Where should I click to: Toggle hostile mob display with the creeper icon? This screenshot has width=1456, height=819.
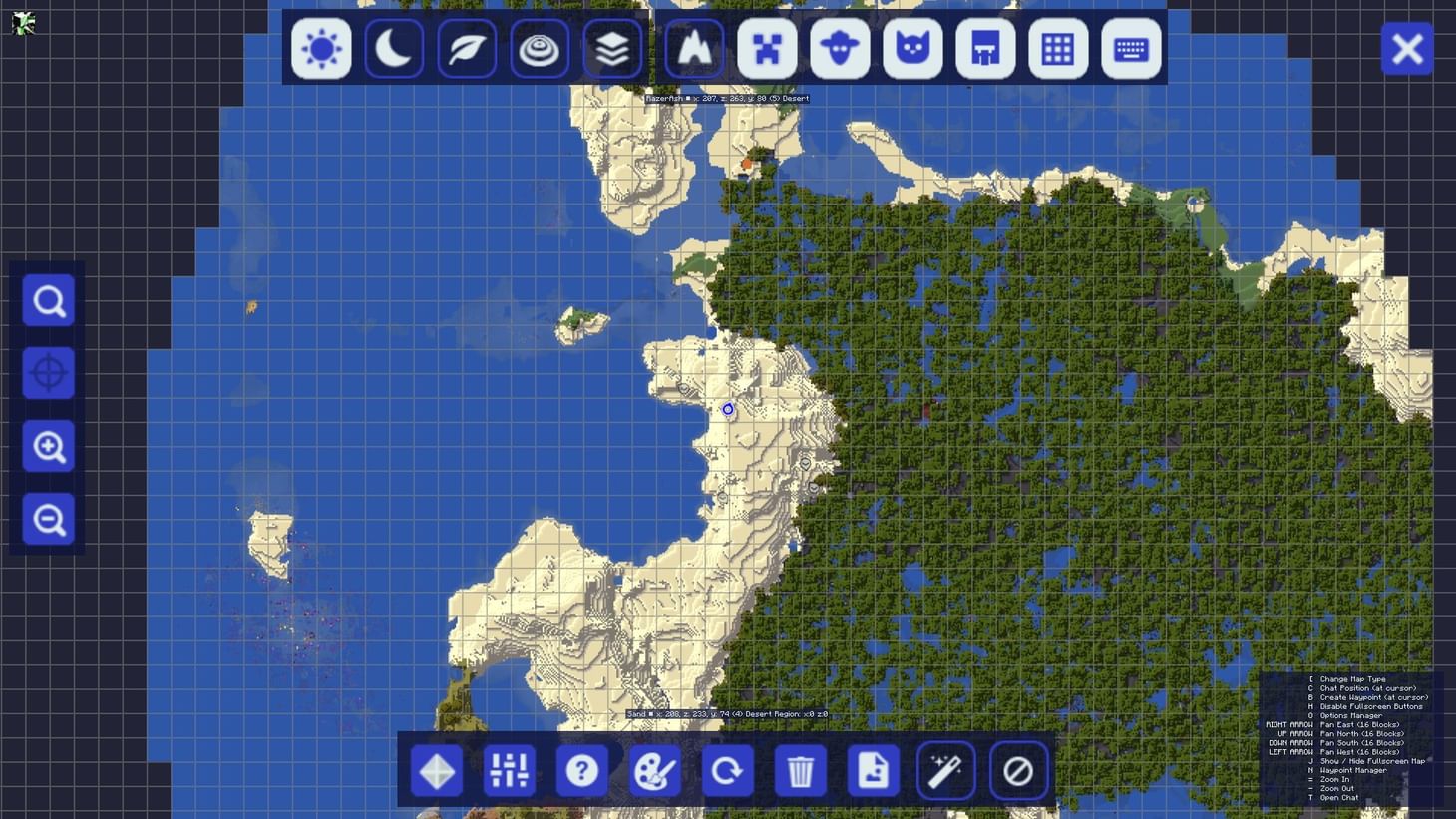pos(766,49)
